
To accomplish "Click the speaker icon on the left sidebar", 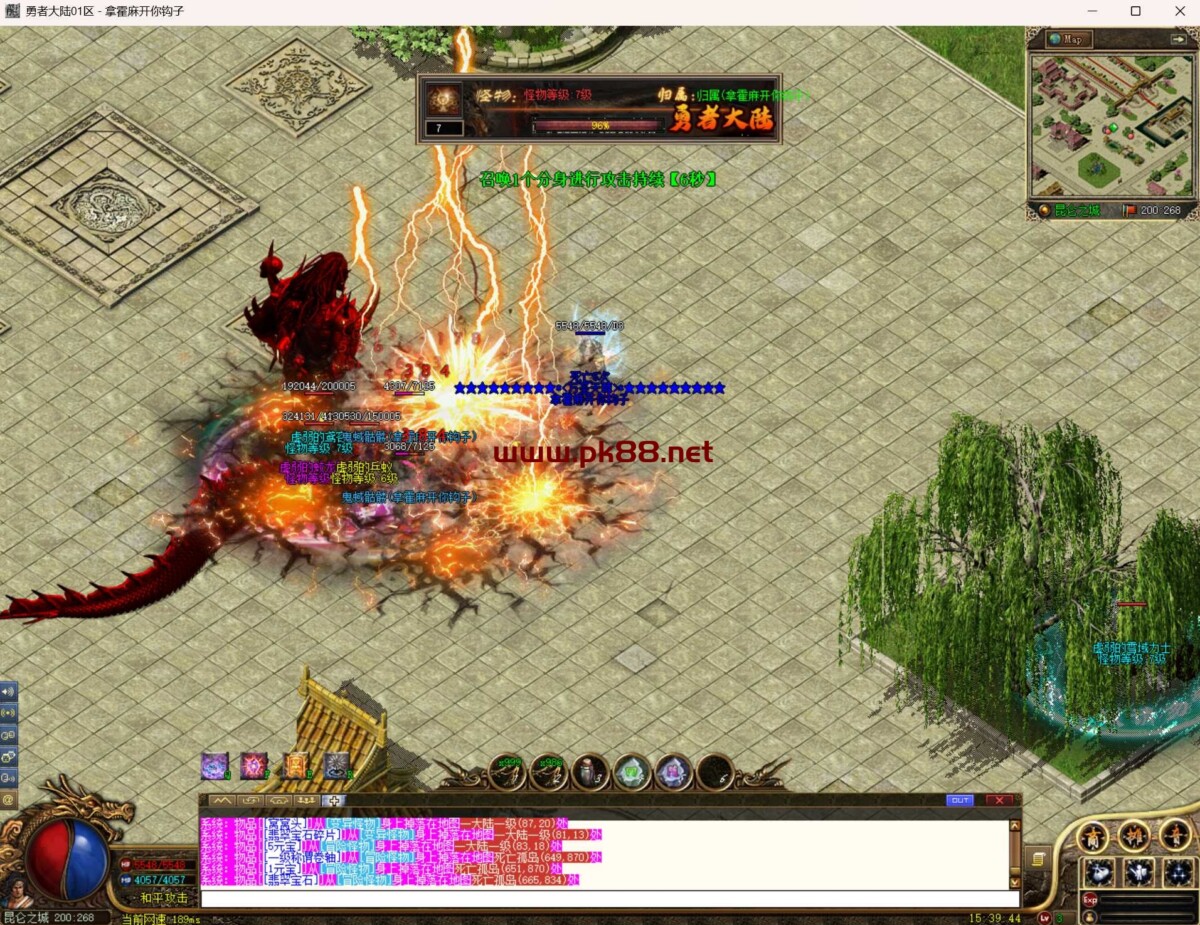I will click(8, 691).
